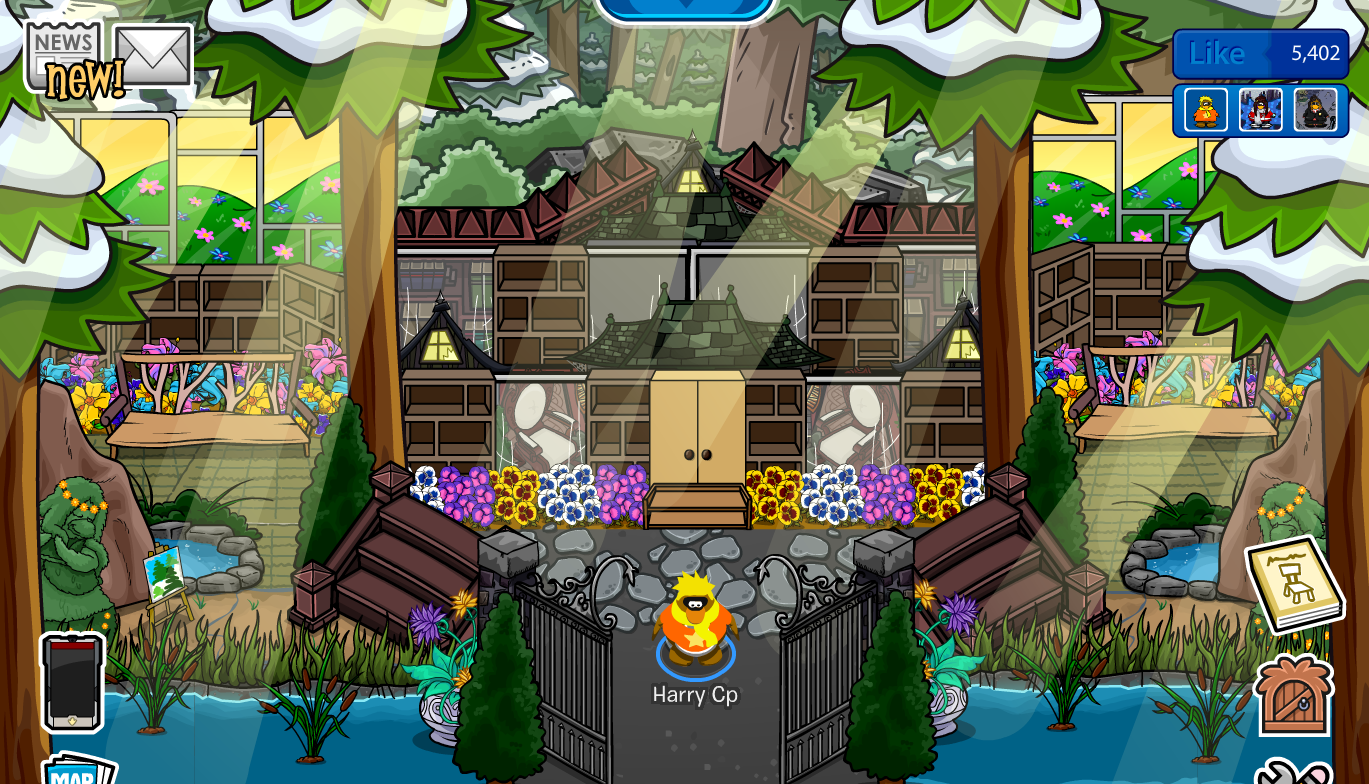The width and height of the screenshot is (1369, 784).
Task: Open the EPF spy phone
Action: pos(70,685)
